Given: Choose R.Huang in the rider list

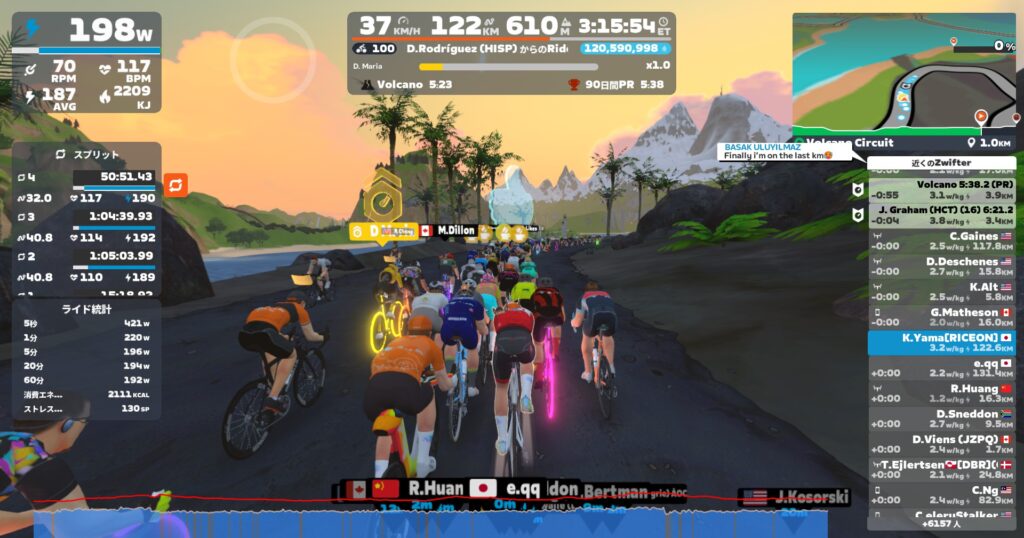Looking at the screenshot, I should pos(940,393).
